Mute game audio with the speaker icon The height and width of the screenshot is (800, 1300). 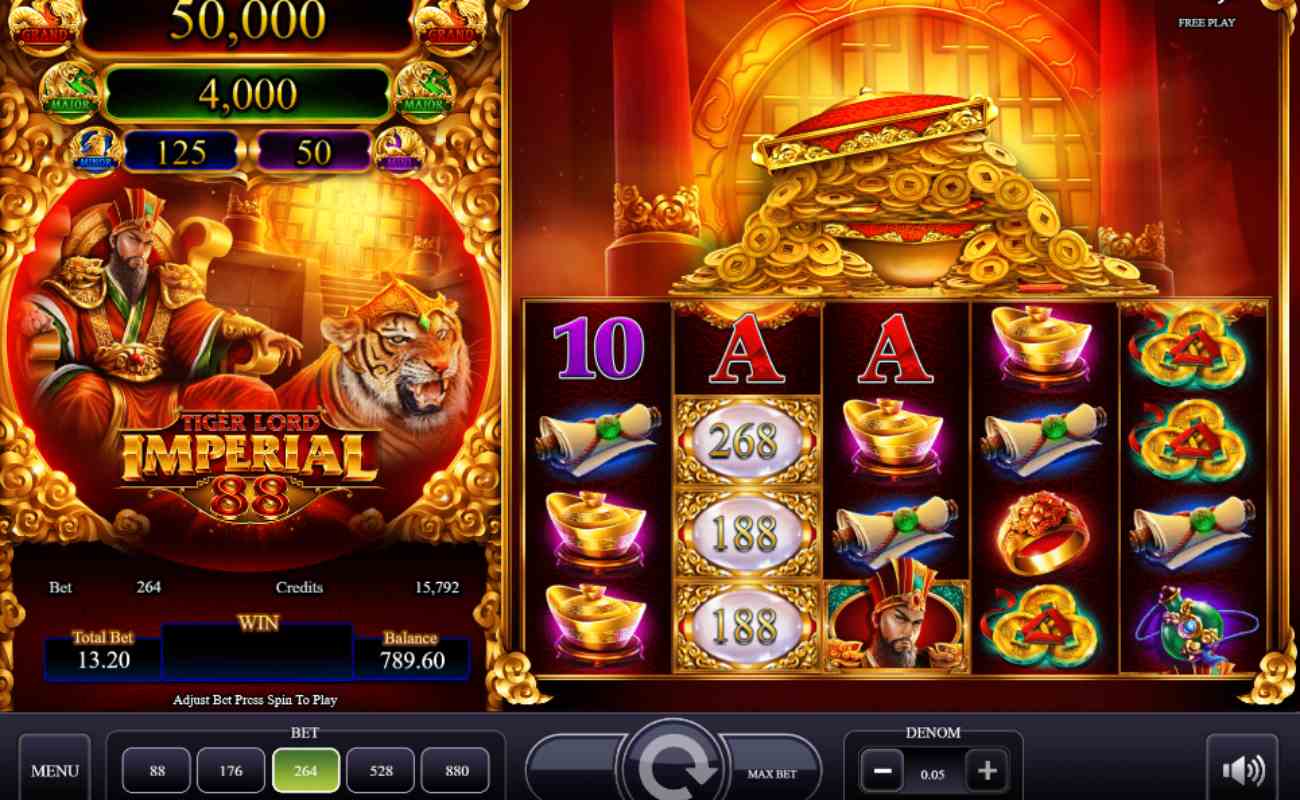(x=1242, y=768)
